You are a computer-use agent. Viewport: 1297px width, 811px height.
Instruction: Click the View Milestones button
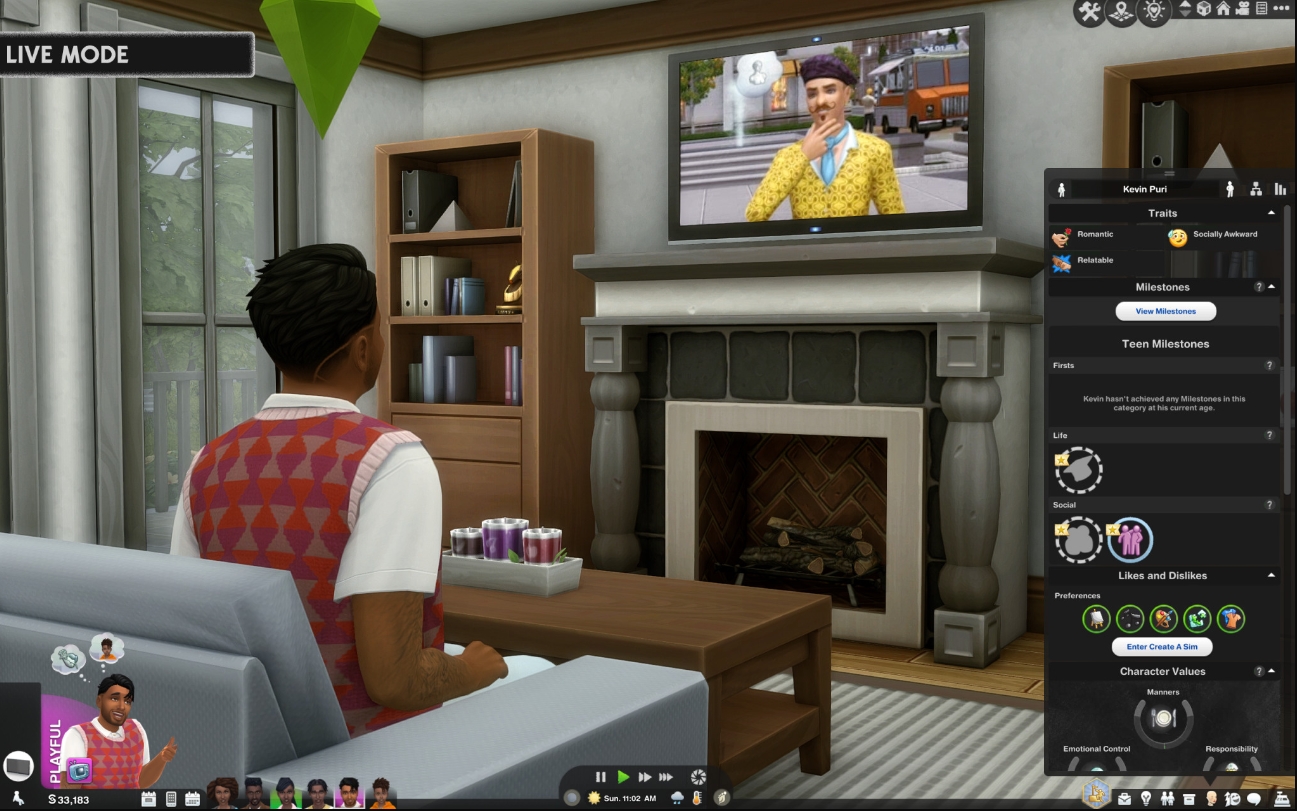1165,311
